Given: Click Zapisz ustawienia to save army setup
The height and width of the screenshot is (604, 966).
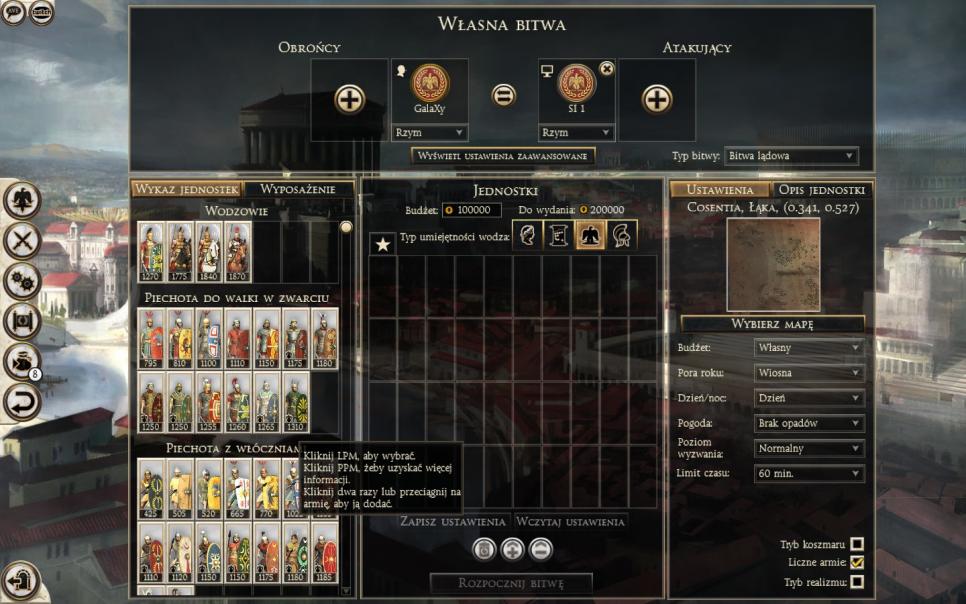Looking at the screenshot, I should (x=452, y=522).
